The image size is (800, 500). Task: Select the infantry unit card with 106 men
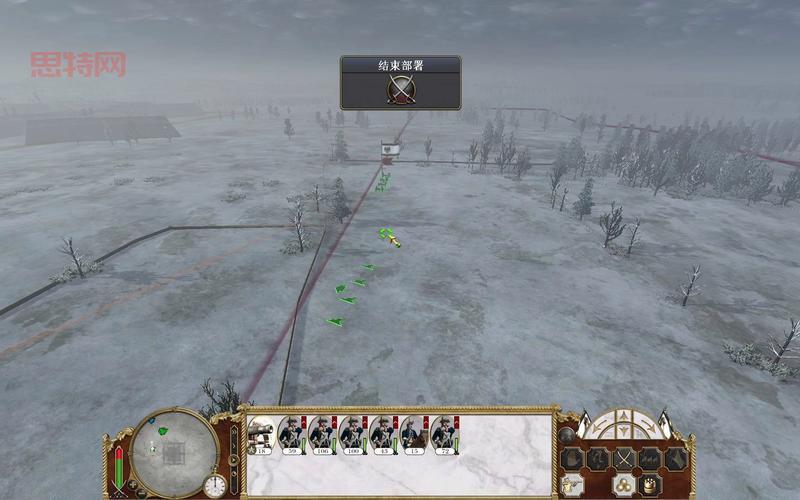[x=322, y=434]
